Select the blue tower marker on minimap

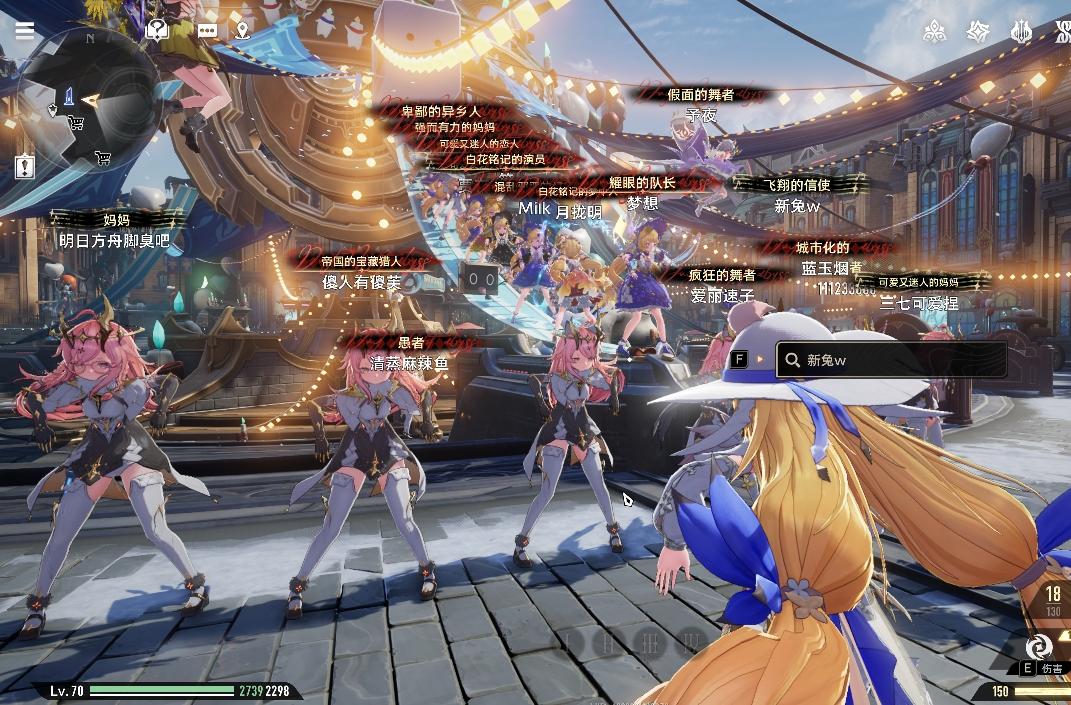[69, 97]
